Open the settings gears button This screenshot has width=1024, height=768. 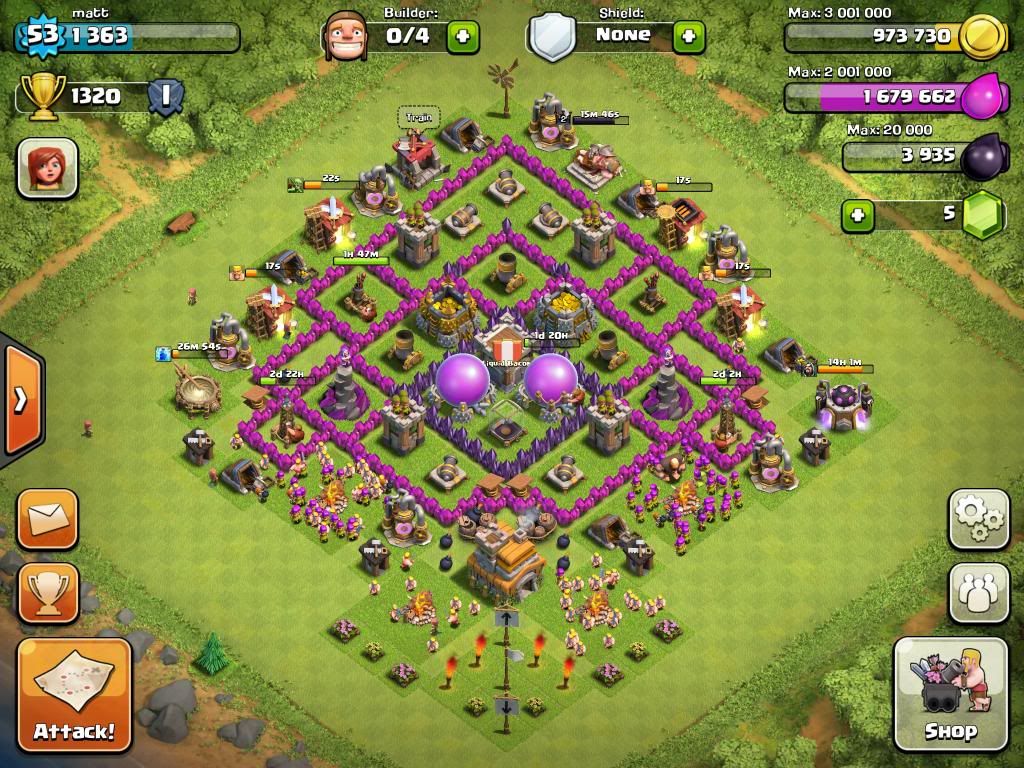pyautogui.click(x=978, y=518)
